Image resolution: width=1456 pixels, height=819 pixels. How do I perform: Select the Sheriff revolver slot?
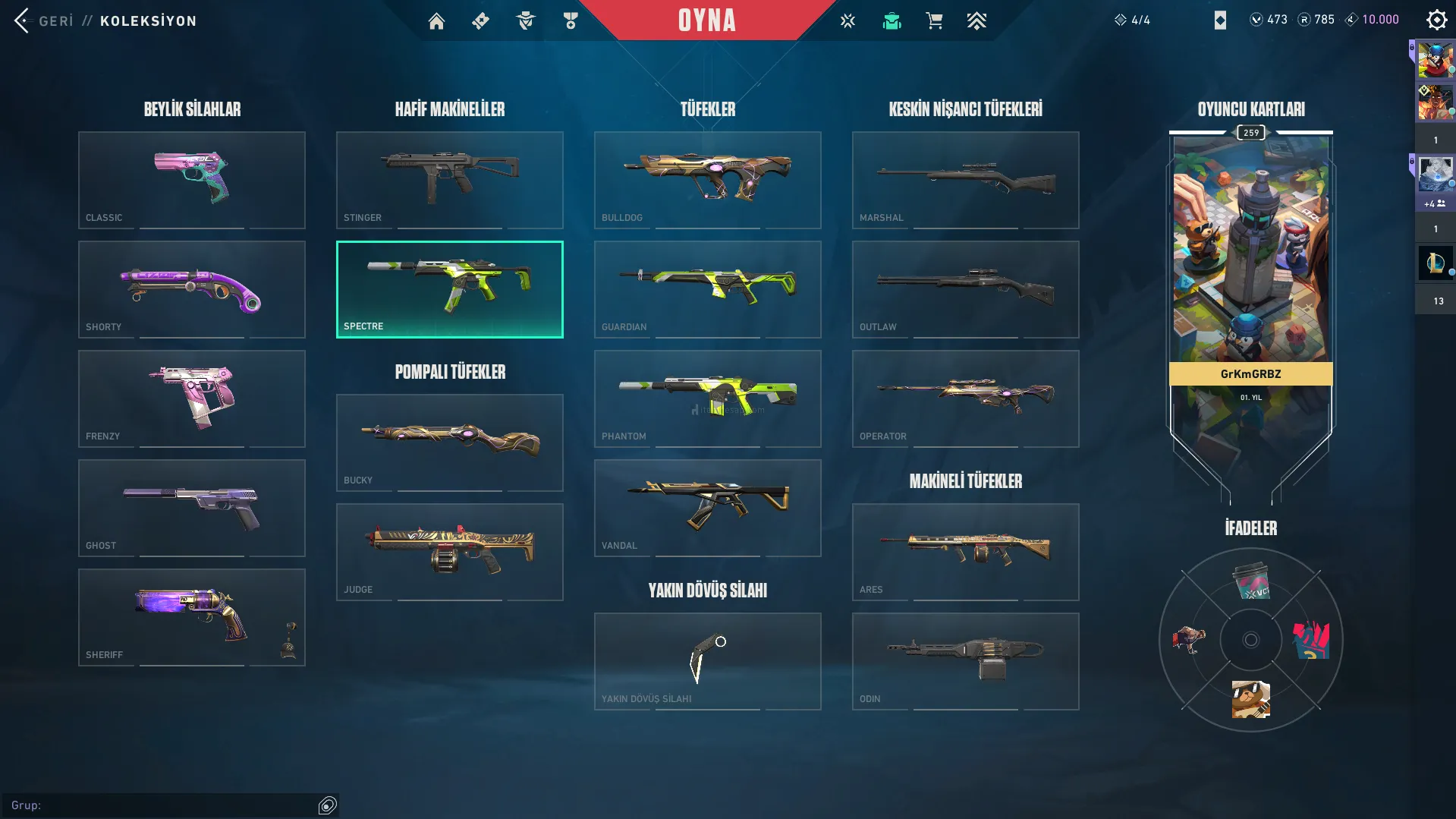click(x=192, y=617)
